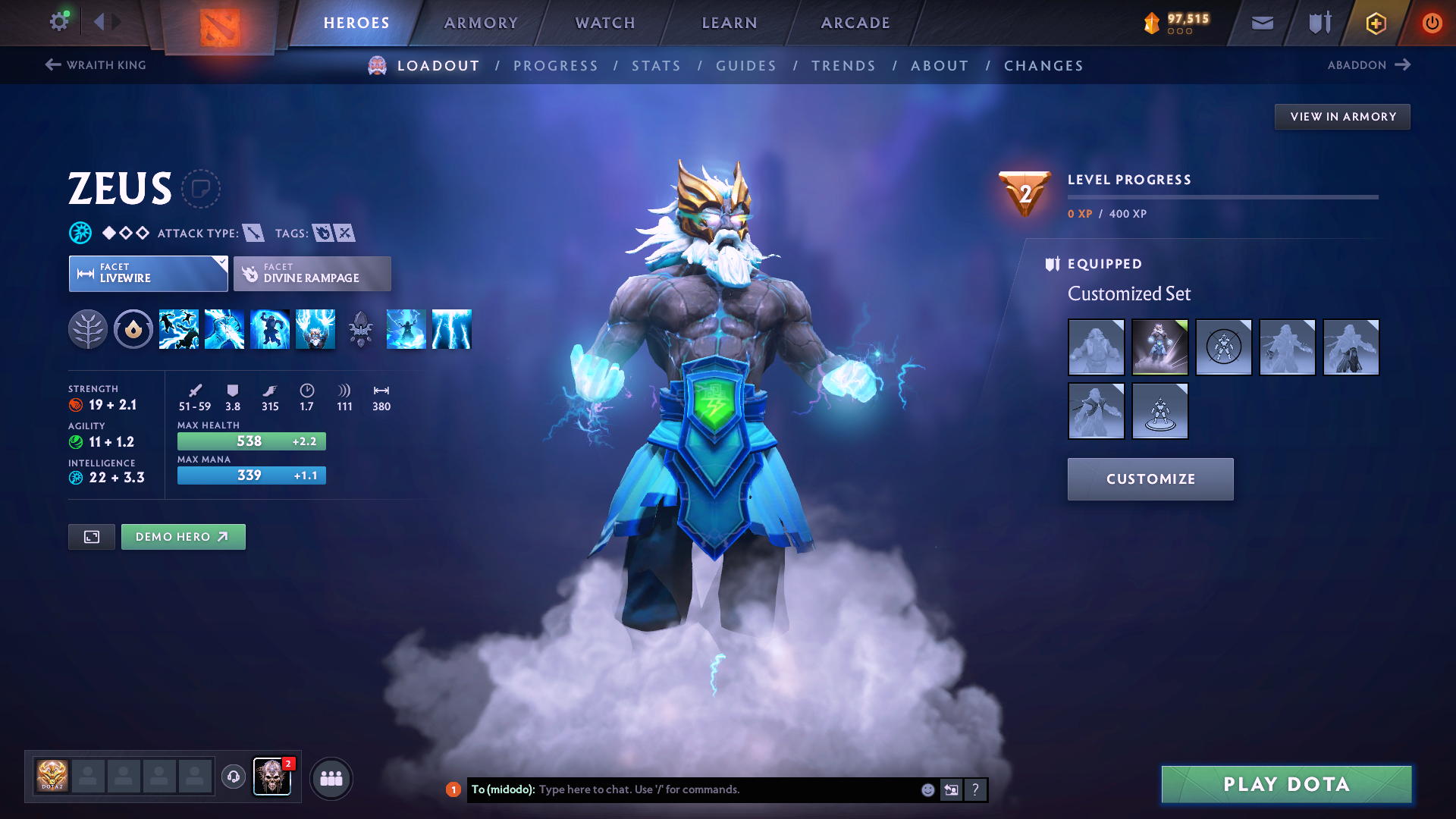Select the Livewire facet
The image size is (1456, 819).
click(x=148, y=274)
